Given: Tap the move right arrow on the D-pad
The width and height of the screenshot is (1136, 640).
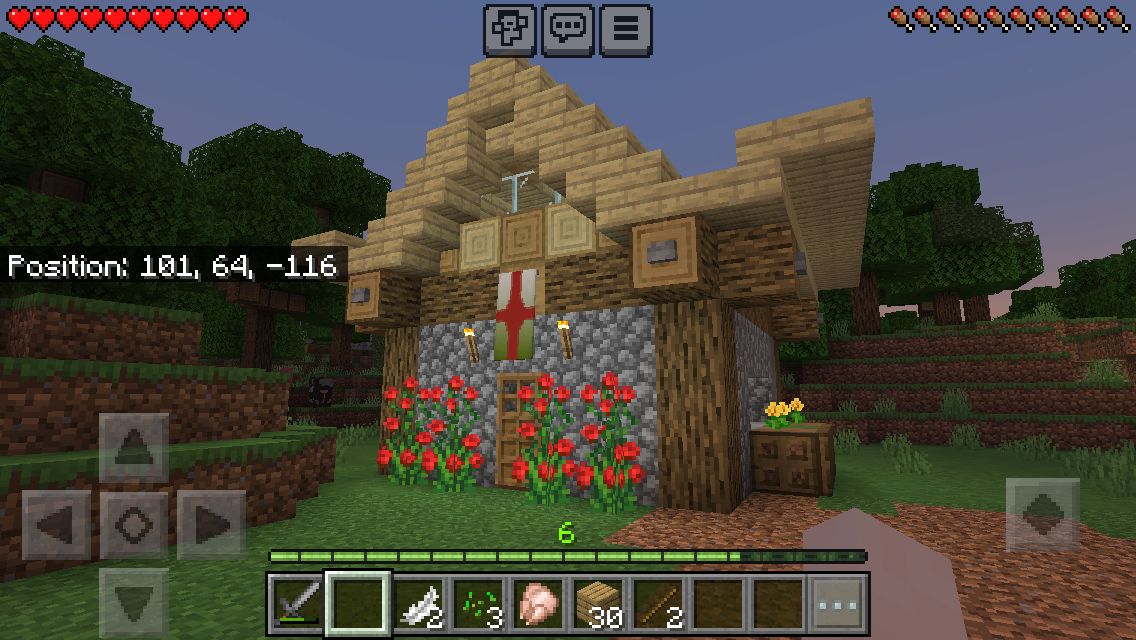Looking at the screenshot, I should tap(210, 524).
